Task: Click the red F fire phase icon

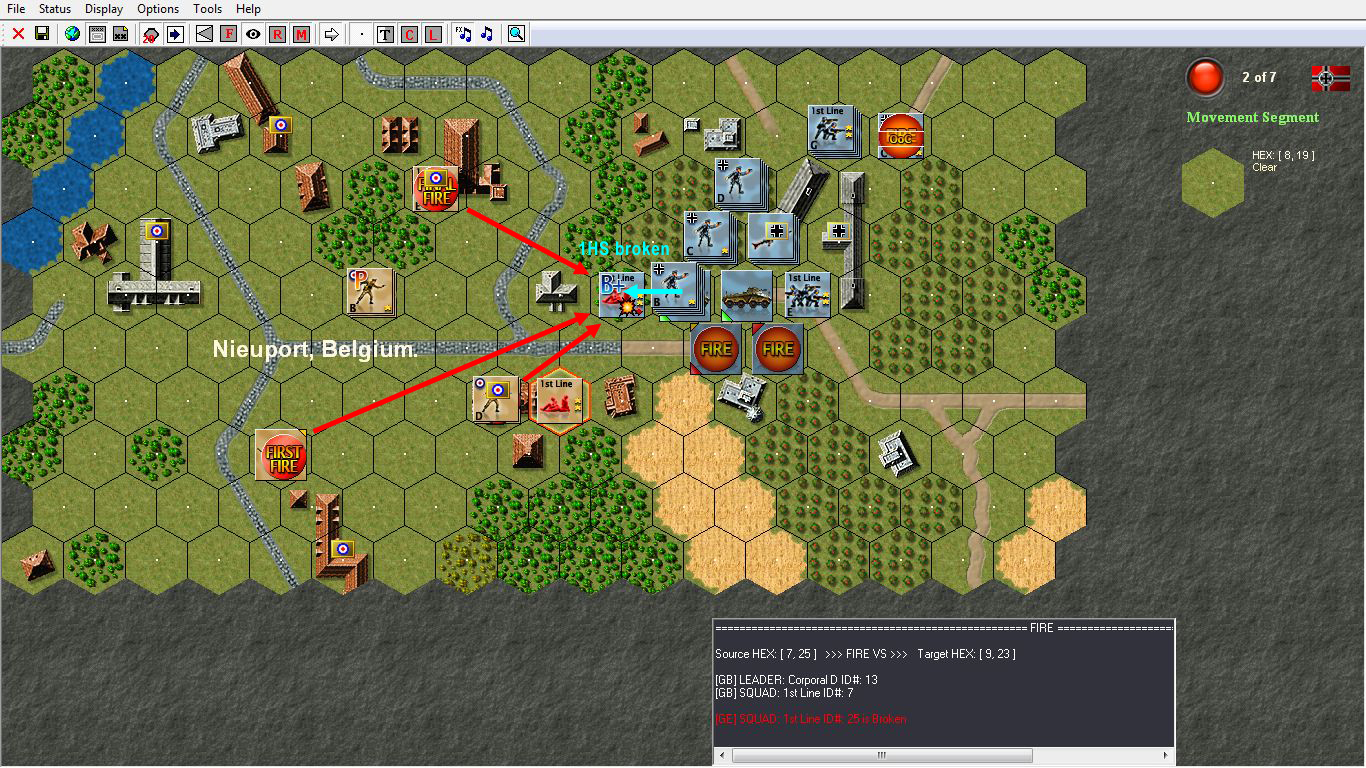Action: pyautogui.click(x=228, y=33)
